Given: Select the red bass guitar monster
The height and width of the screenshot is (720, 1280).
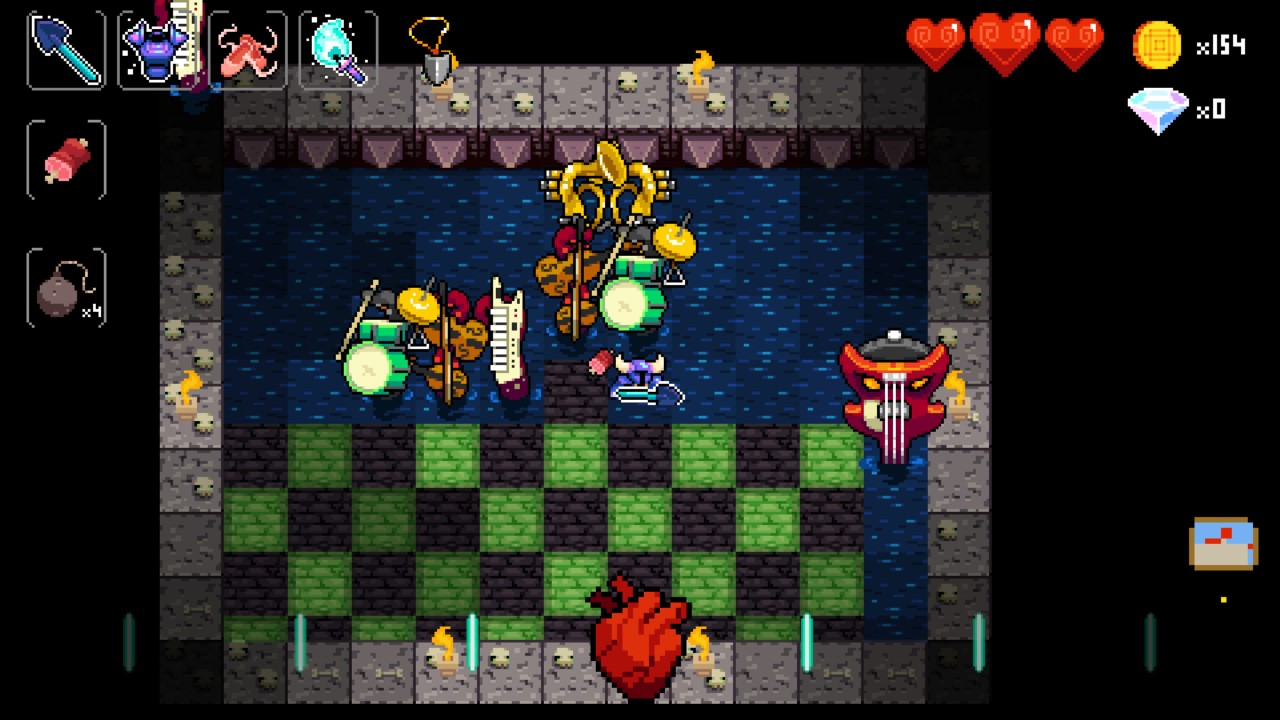Looking at the screenshot, I should [893, 390].
